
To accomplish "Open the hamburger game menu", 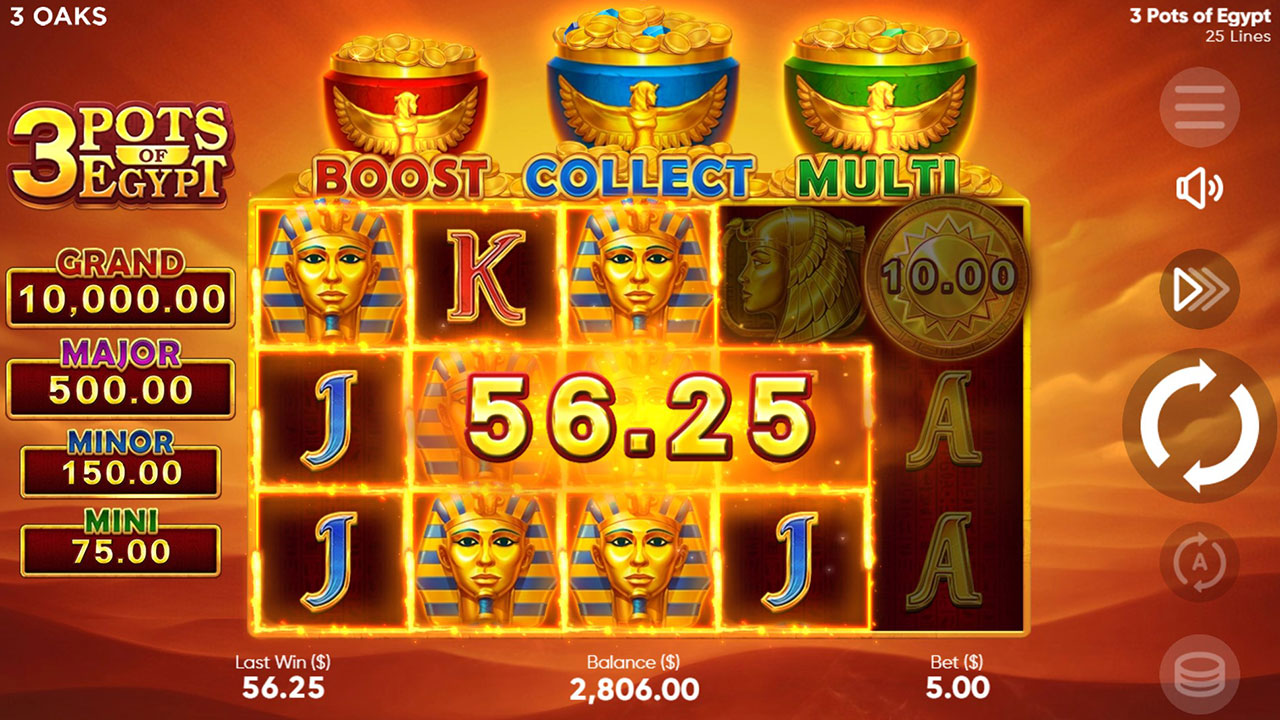I will tap(1198, 108).
